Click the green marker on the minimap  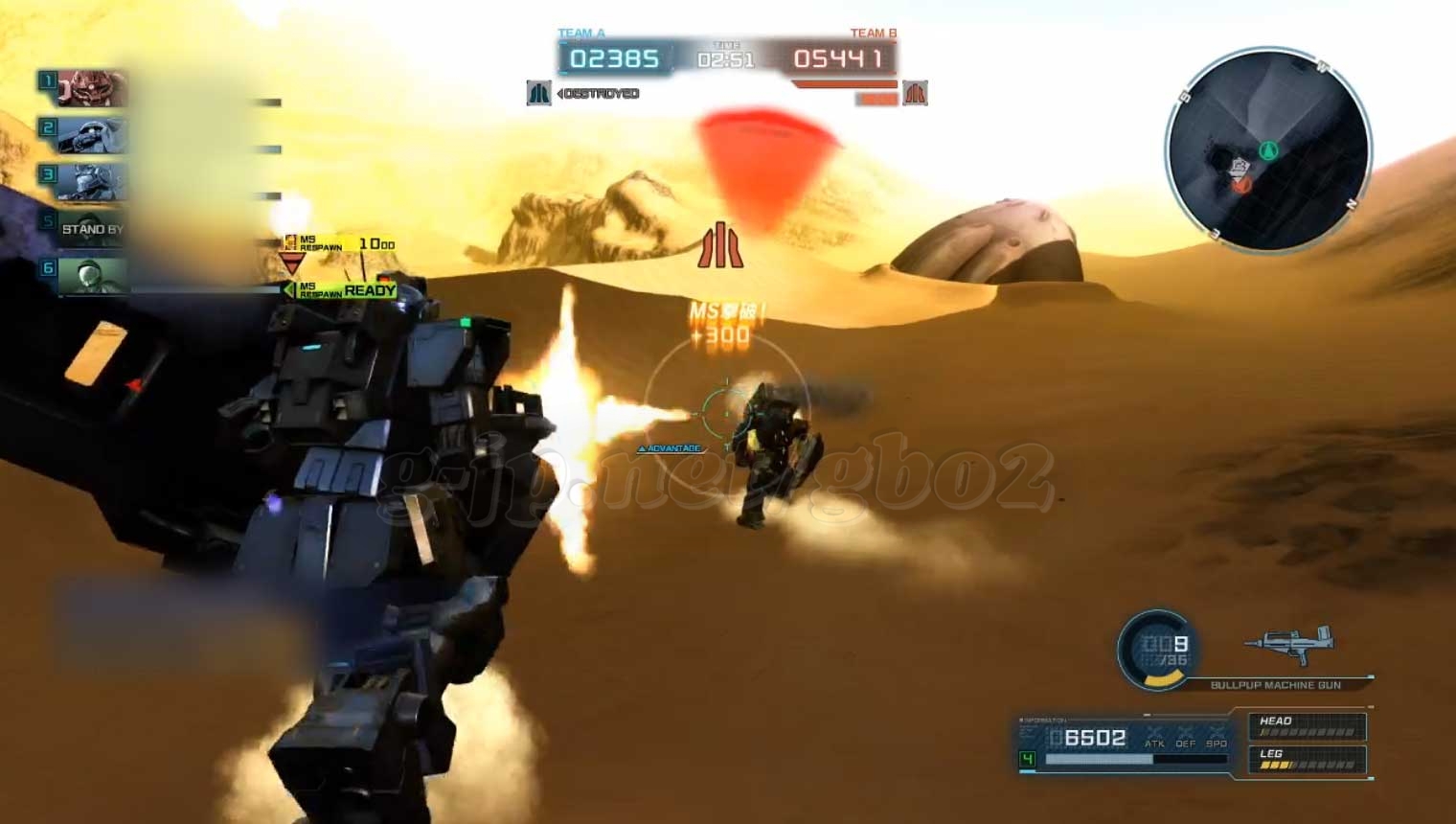point(1269,149)
